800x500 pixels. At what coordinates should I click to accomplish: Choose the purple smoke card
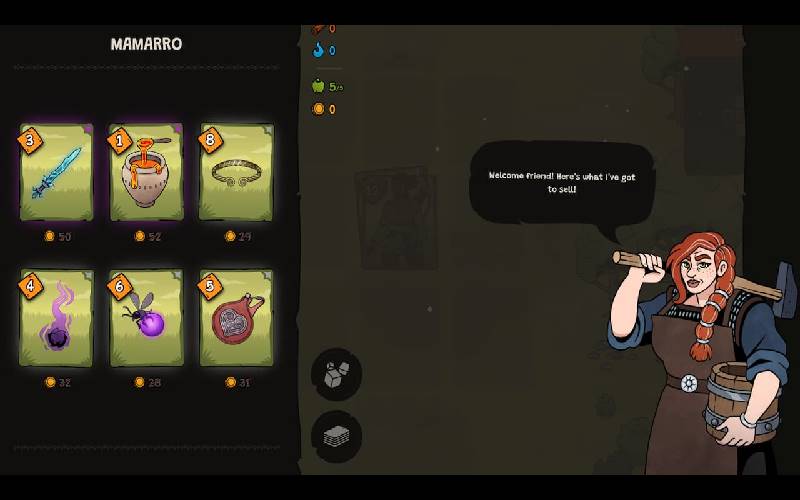56,318
